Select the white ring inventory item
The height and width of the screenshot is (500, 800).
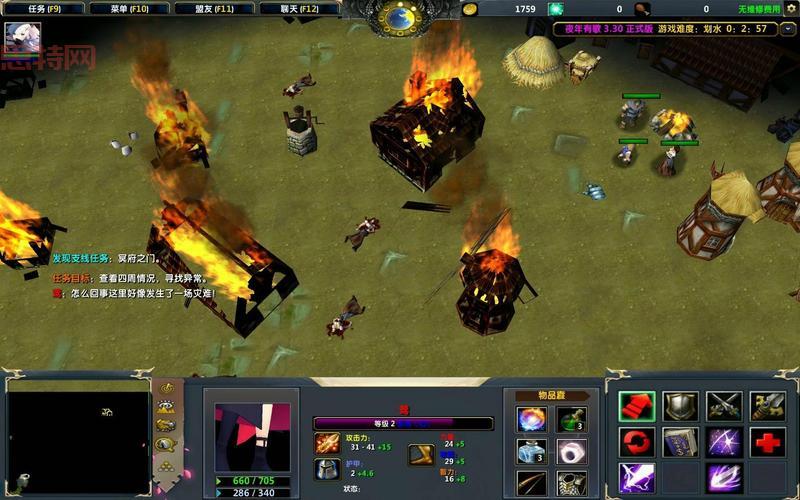[x=571, y=452]
